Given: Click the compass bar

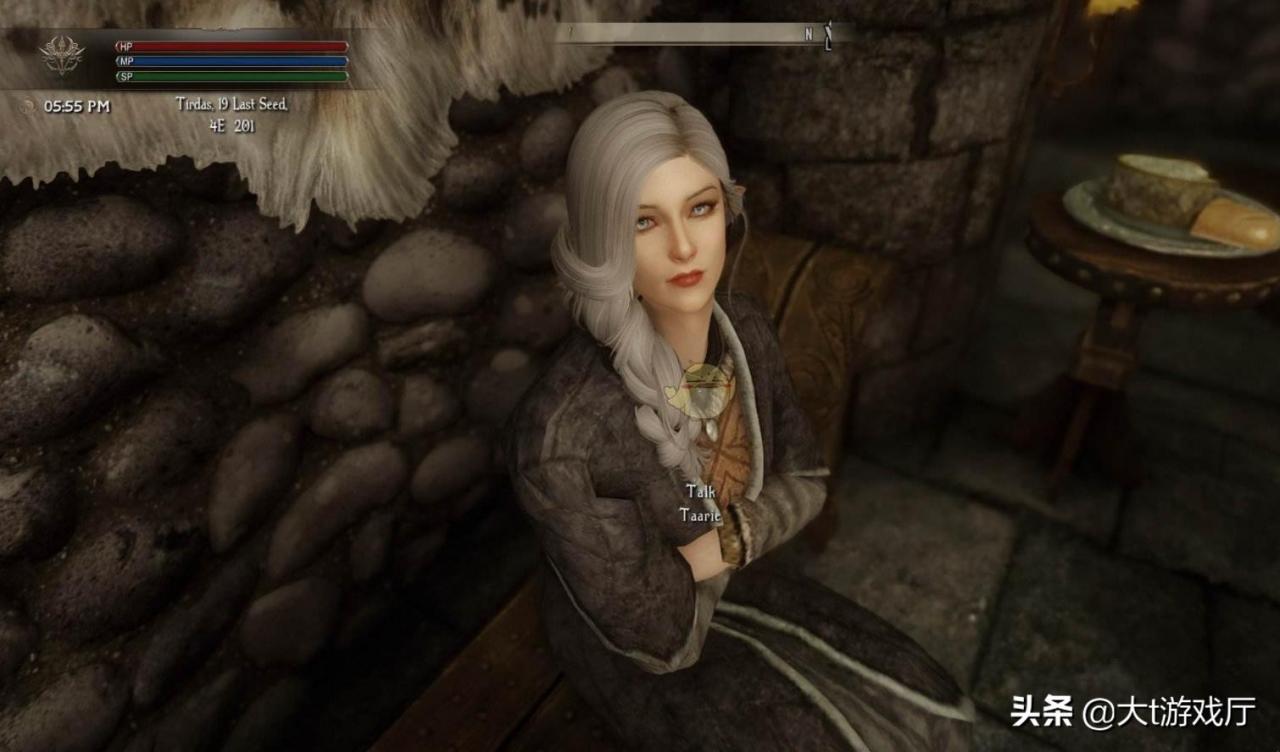Looking at the screenshot, I should tap(703, 34).
